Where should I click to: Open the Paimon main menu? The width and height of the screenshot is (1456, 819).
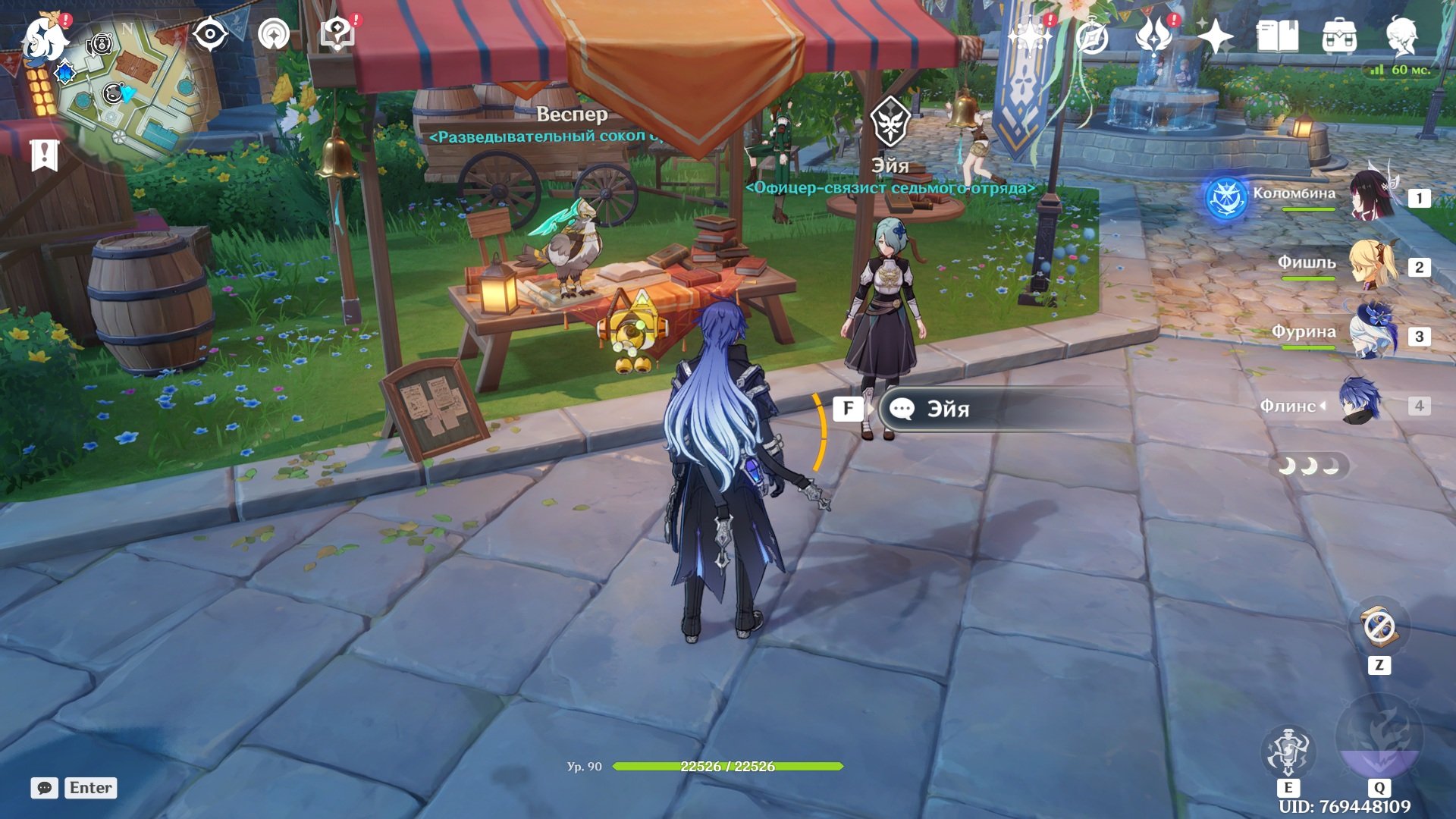44,38
